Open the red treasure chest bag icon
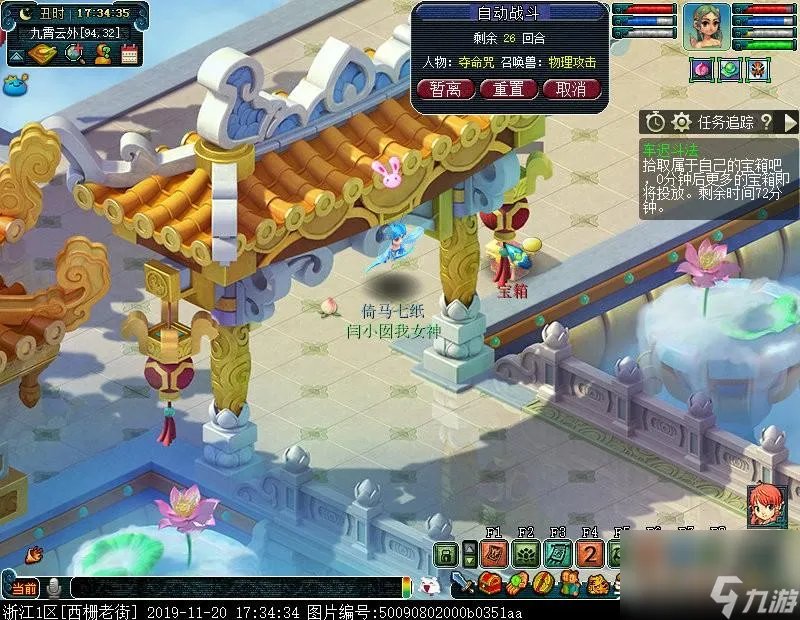The width and height of the screenshot is (800, 620). [491, 583]
